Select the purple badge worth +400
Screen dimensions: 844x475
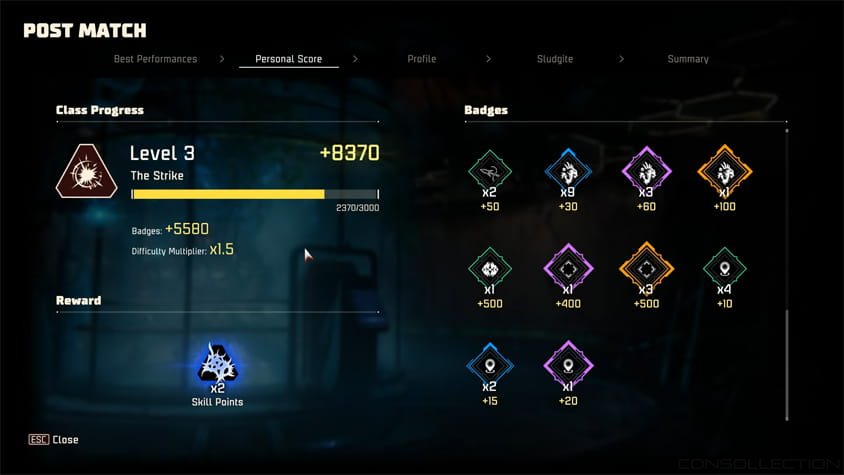[566, 268]
